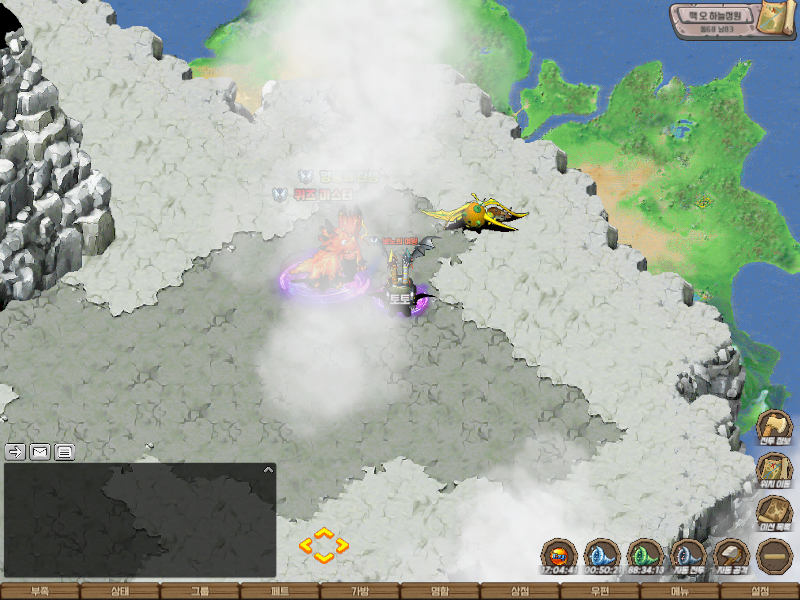Open the 메뉴 menu button
Image resolution: width=800 pixels, height=600 pixels.
tap(680, 591)
